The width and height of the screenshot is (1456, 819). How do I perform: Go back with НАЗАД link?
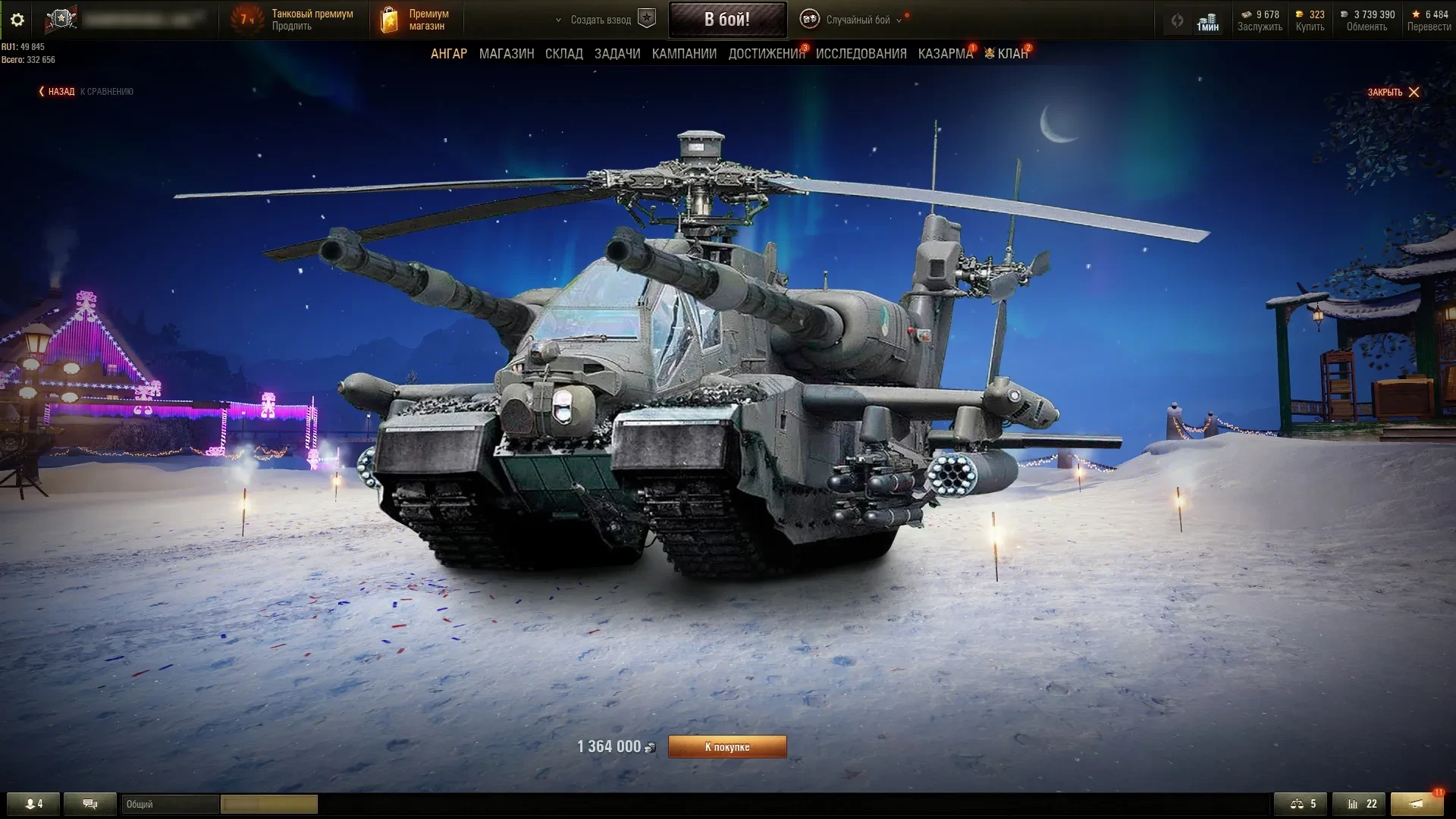pos(61,92)
